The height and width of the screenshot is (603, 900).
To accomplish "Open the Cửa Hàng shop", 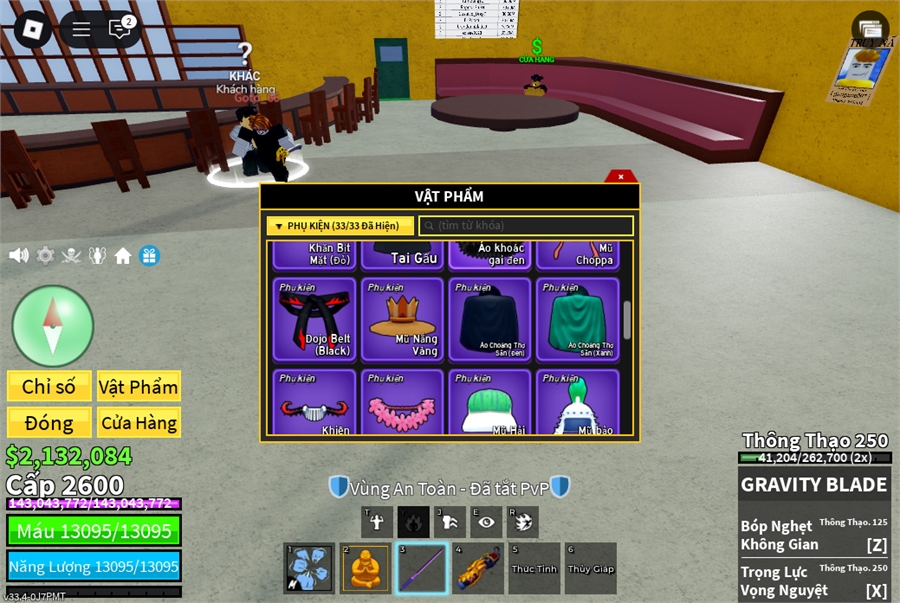I will coord(138,423).
